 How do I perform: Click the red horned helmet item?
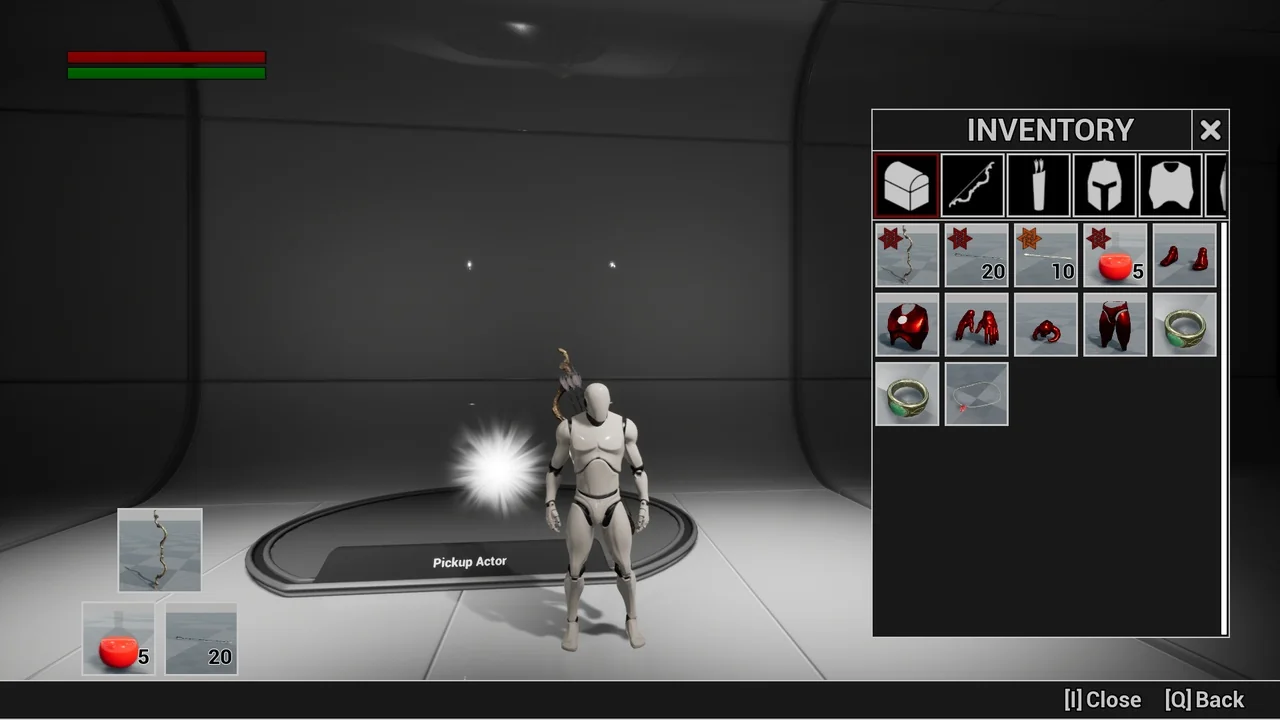coord(1046,324)
